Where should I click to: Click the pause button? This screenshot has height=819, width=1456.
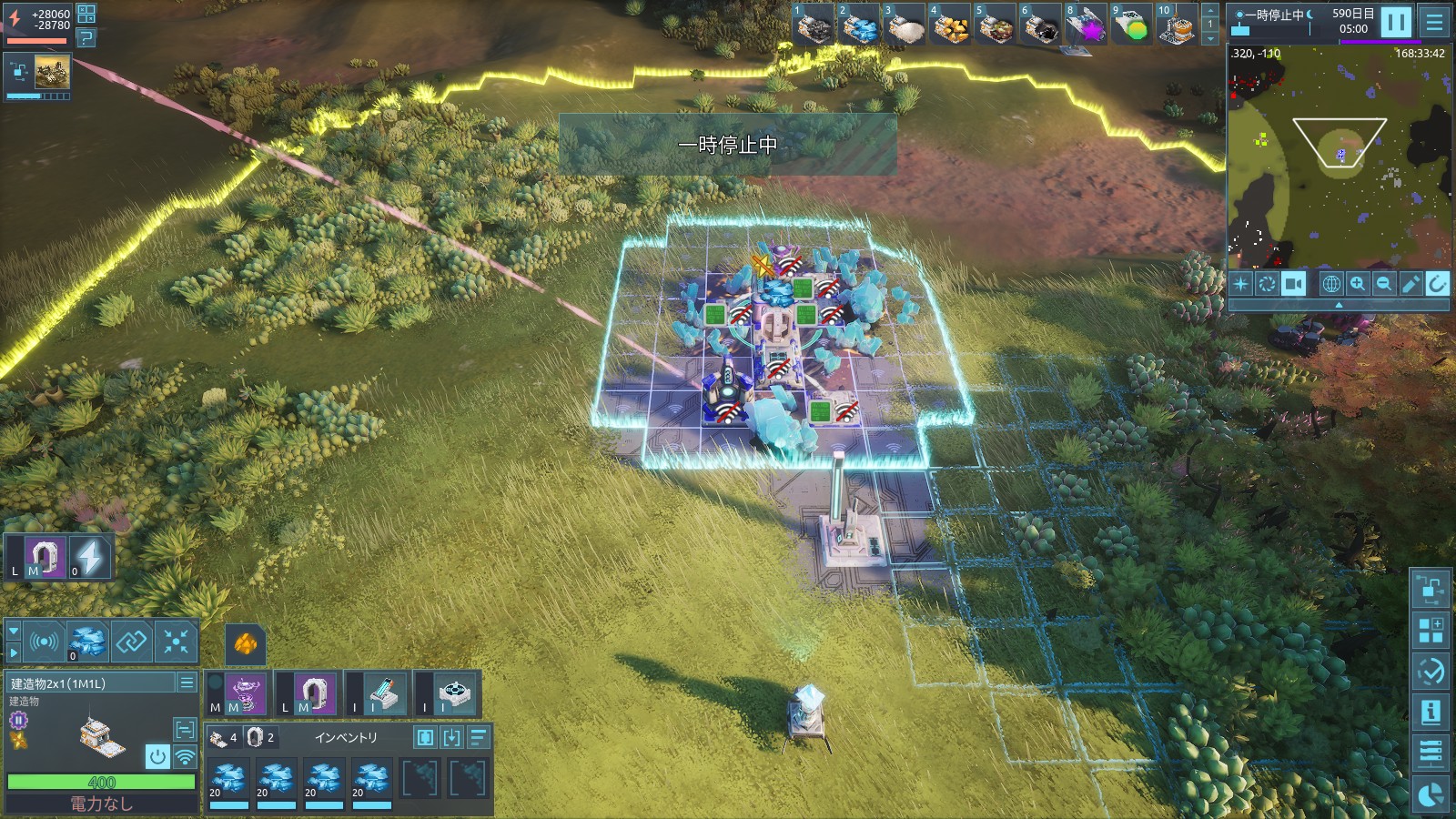(1396, 22)
